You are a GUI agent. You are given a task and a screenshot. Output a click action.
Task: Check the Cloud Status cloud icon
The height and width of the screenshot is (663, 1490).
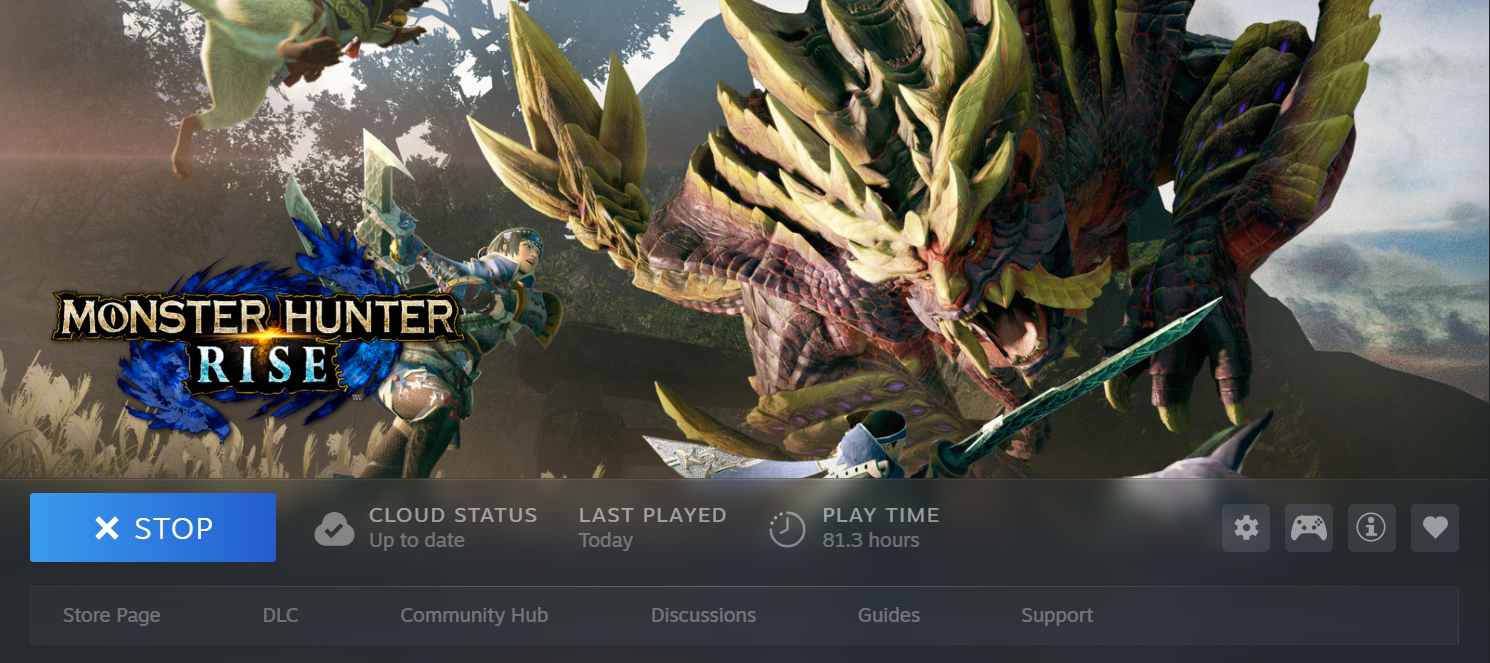click(x=334, y=529)
